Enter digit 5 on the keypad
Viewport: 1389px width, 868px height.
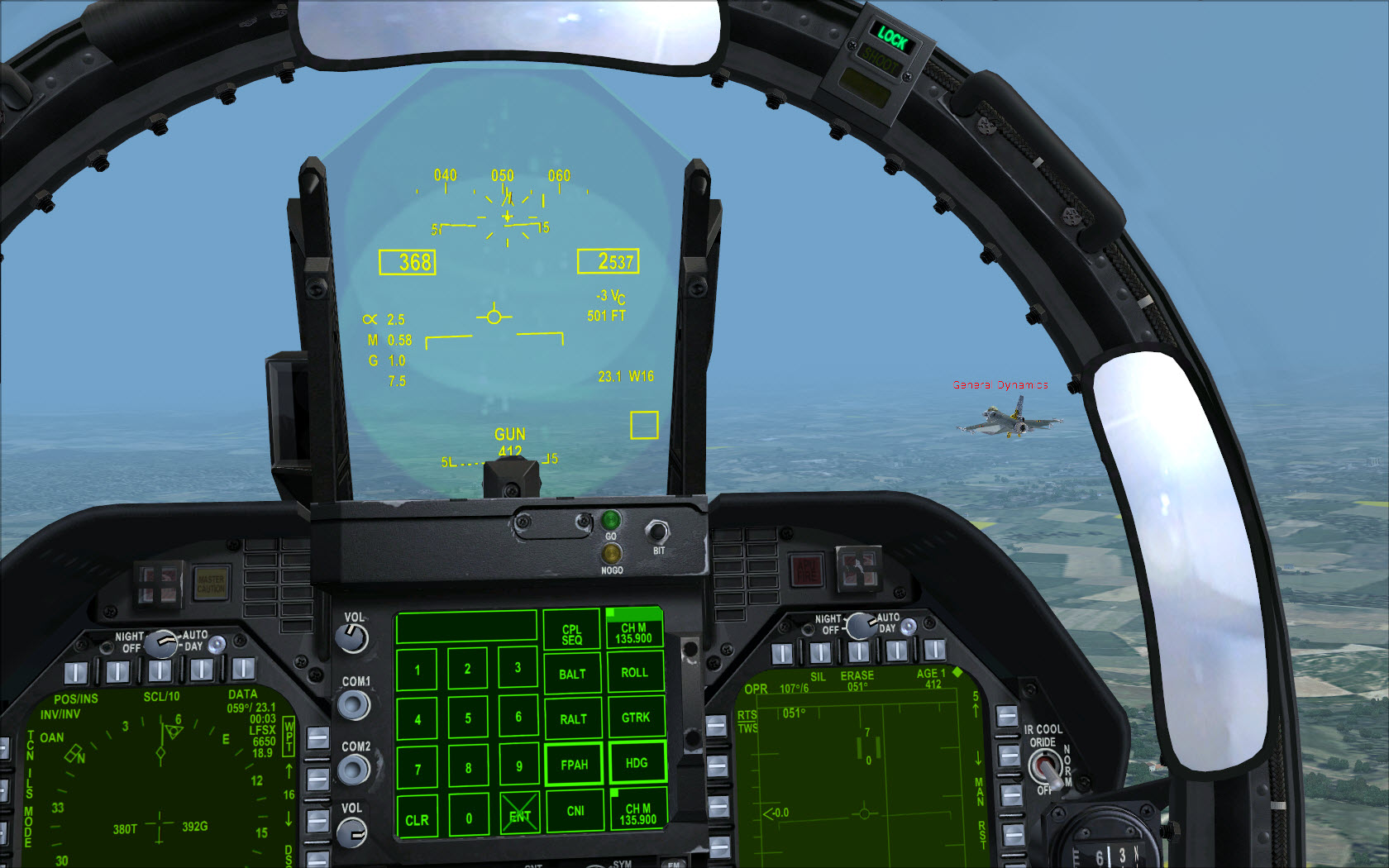468,718
